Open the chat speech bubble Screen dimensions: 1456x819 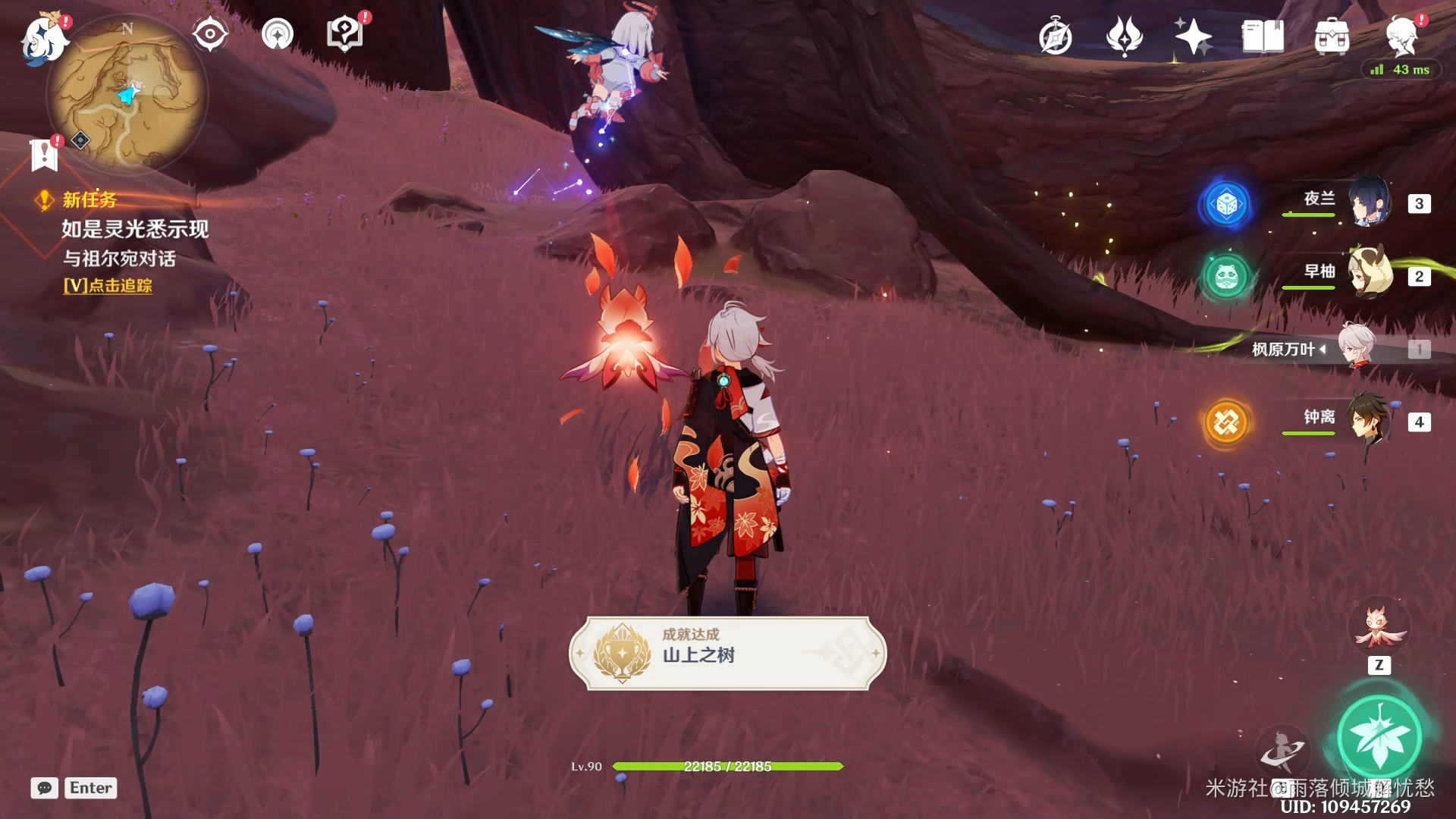(x=45, y=788)
